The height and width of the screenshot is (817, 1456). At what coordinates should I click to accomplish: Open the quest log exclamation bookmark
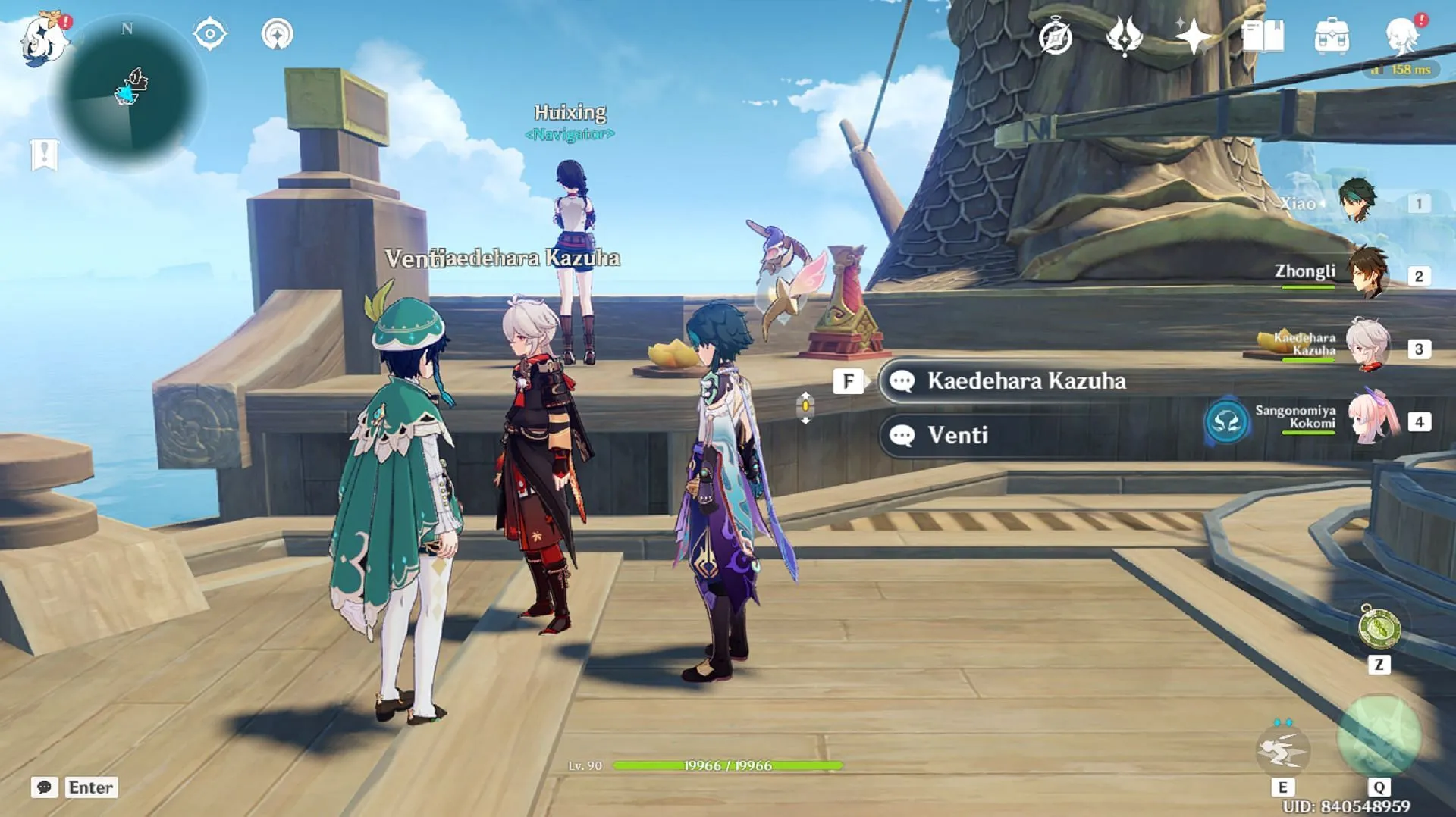(44, 155)
